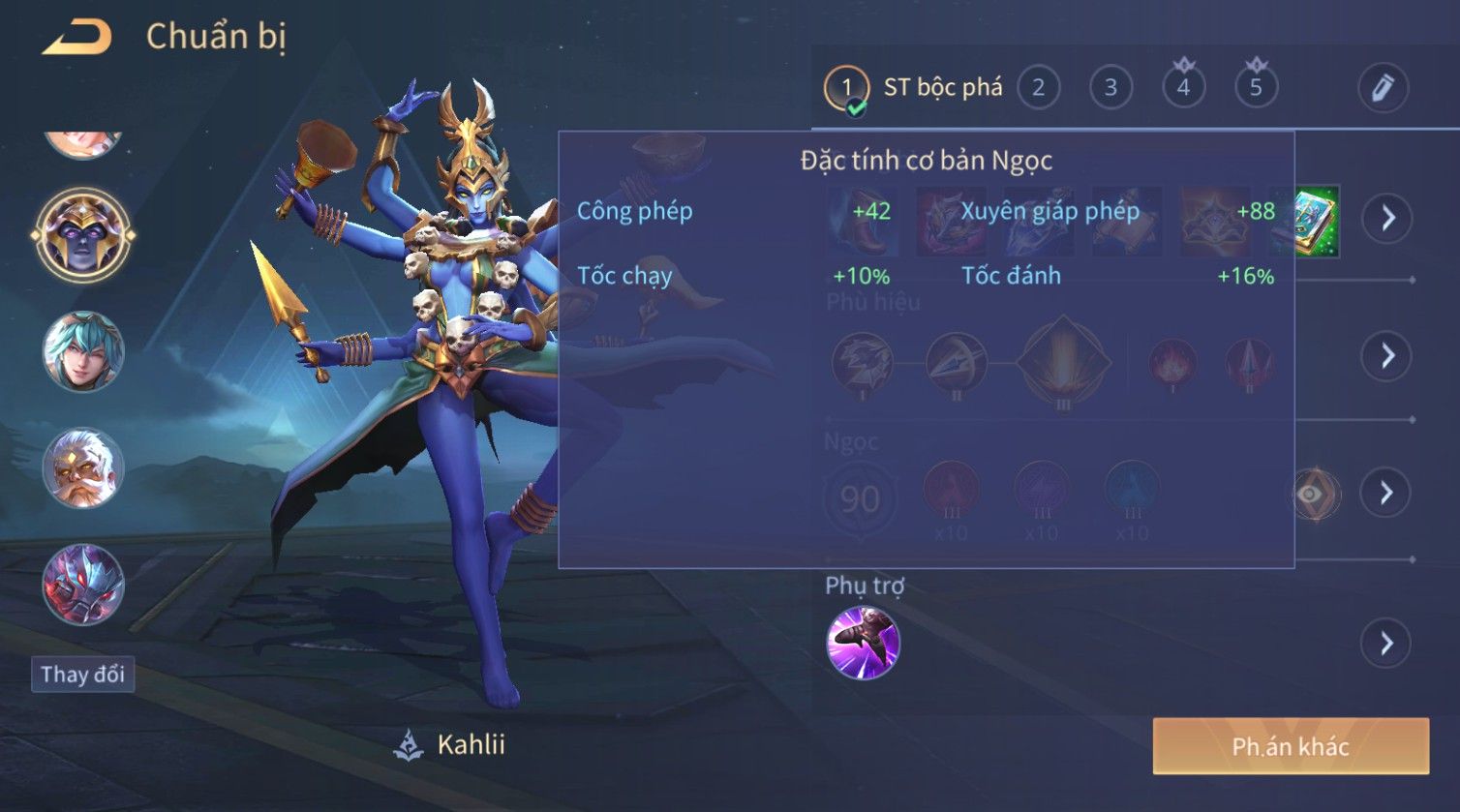Select build preset tab 2
Screen dimensions: 1460x812
[x=1038, y=88]
